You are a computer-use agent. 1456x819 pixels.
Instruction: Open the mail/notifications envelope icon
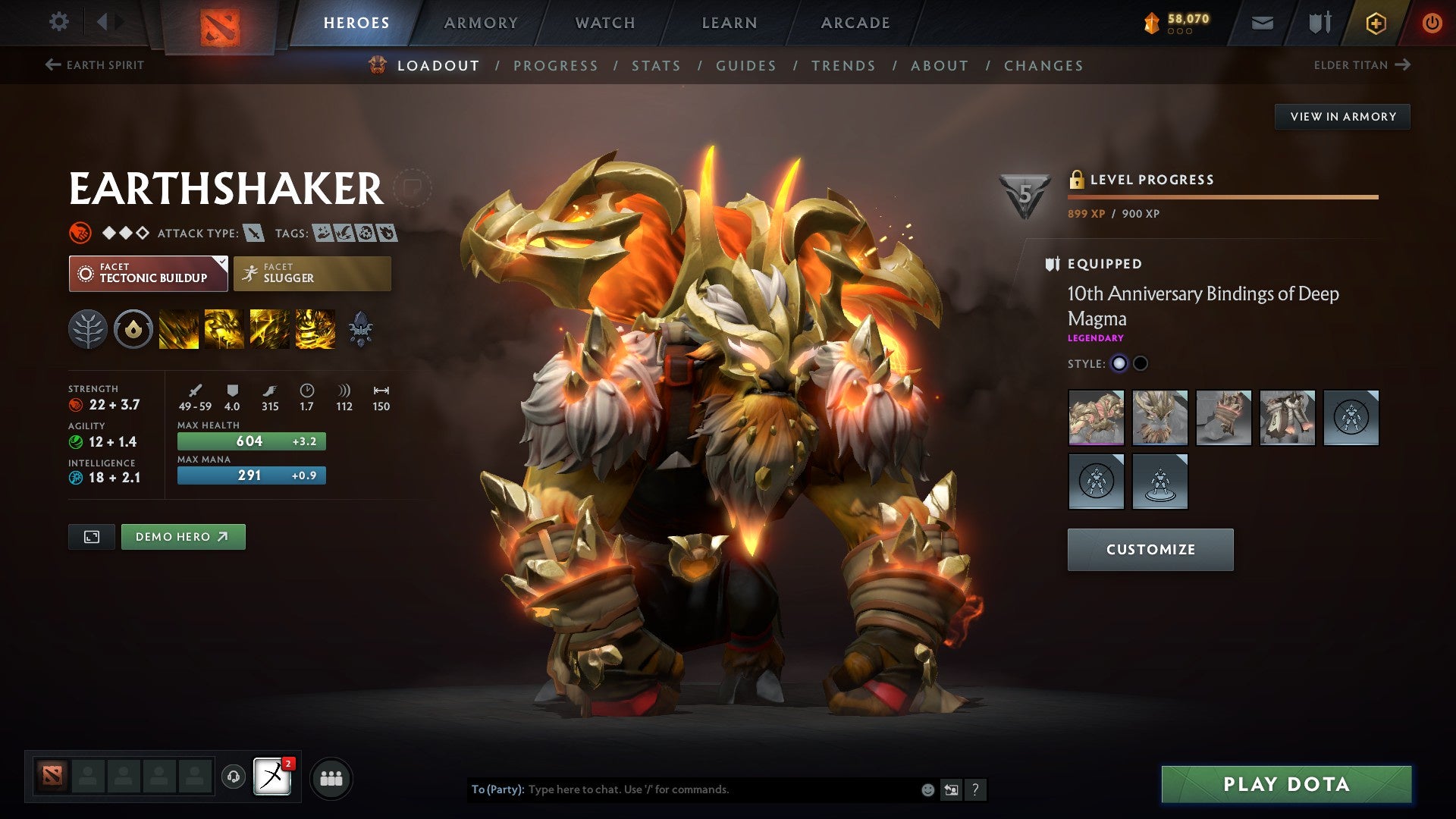point(1263,22)
